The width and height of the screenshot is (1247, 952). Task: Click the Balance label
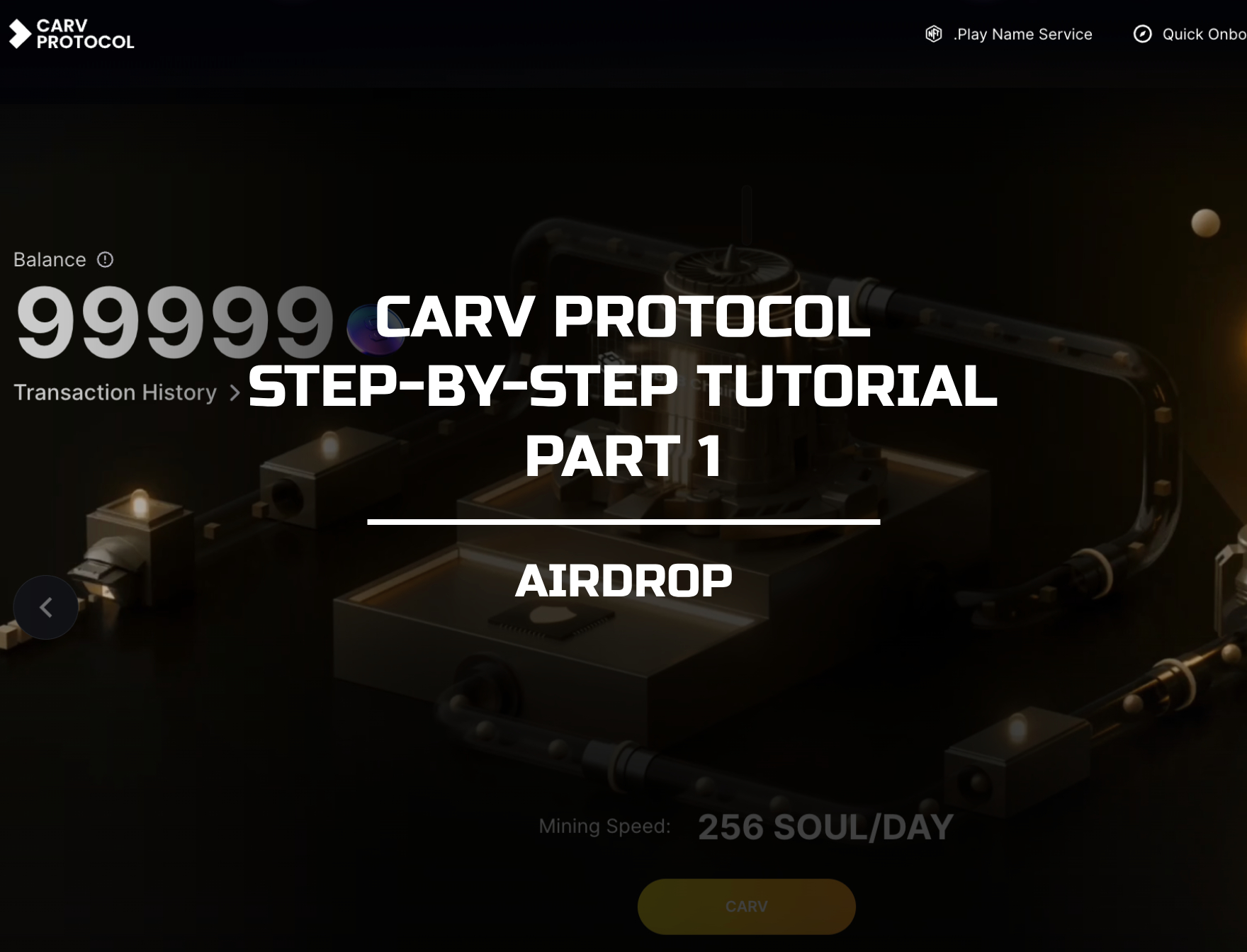50,259
